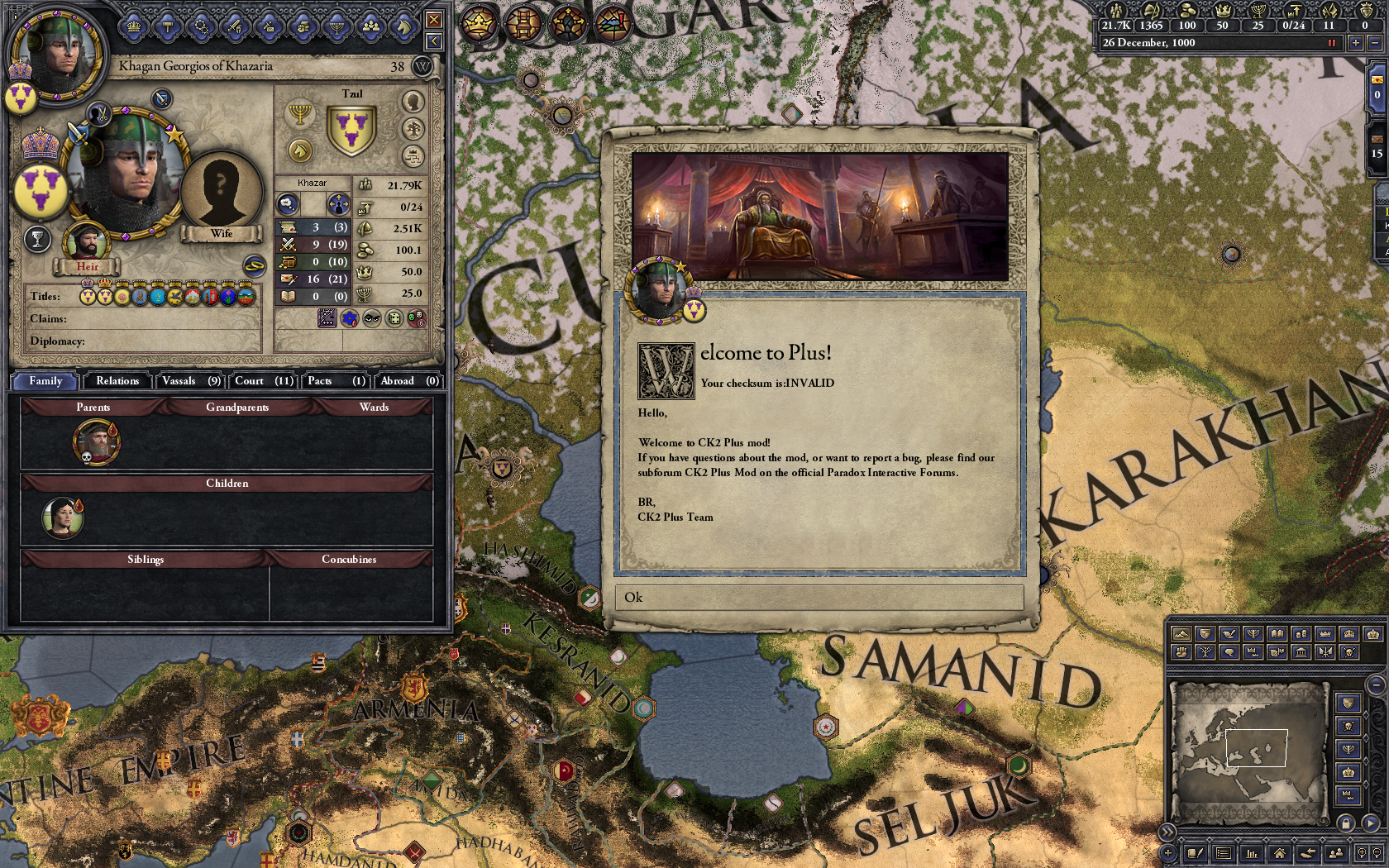Open the Technology screen via gears icon
Screen dimensions: 1389x868
tap(202, 25)
